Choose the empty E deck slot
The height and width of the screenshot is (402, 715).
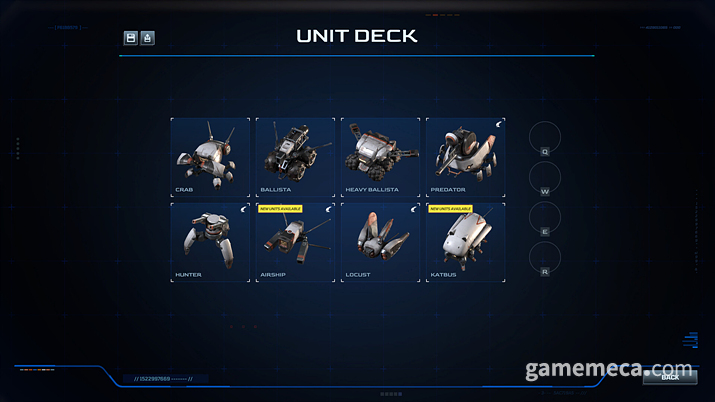(545, 218)
